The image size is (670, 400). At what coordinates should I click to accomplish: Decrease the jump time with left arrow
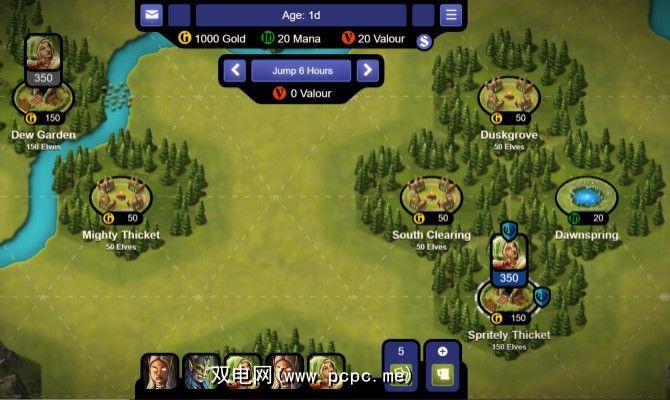(235, 70)
